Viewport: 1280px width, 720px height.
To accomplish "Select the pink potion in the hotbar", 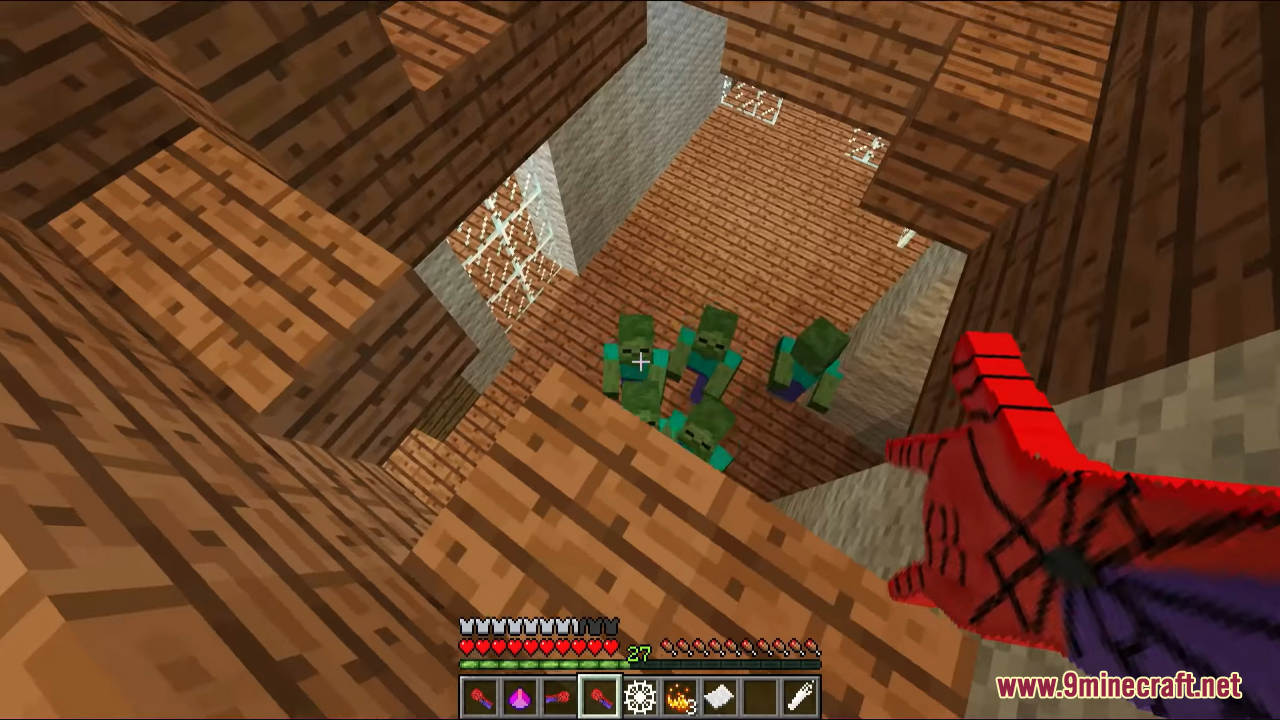I will (x=520, y=697).
